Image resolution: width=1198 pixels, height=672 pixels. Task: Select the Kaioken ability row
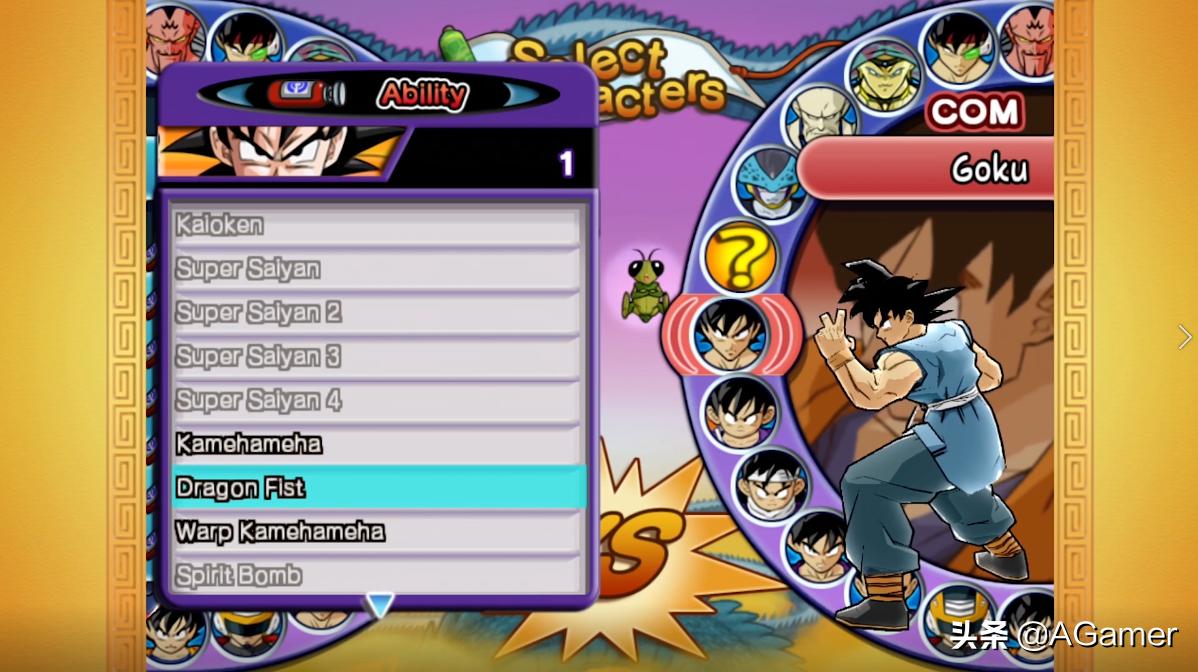pyautogui.click(x=376, y=226)
